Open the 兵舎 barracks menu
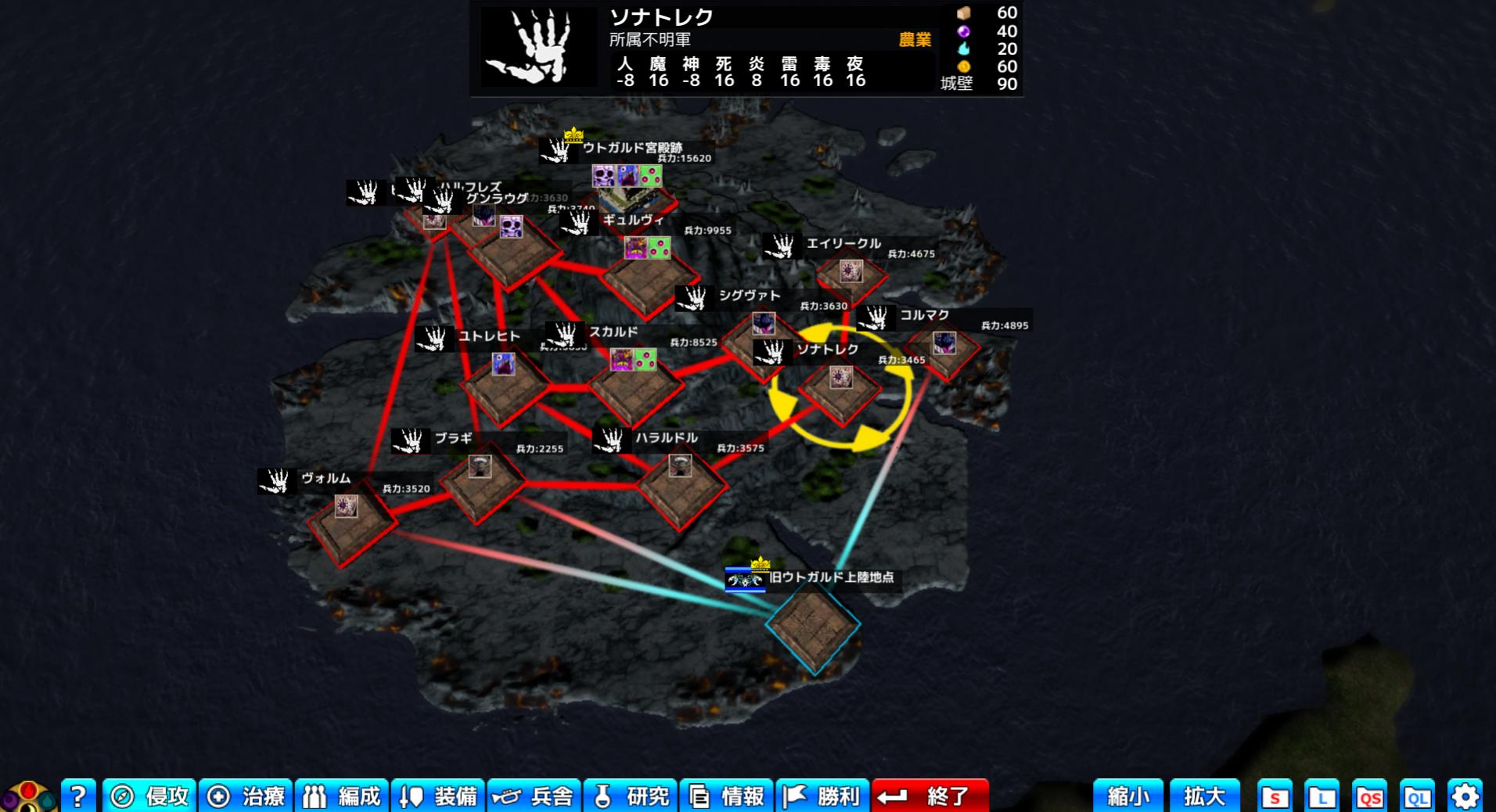This screenshot has width=1496, height=812. 534,796
